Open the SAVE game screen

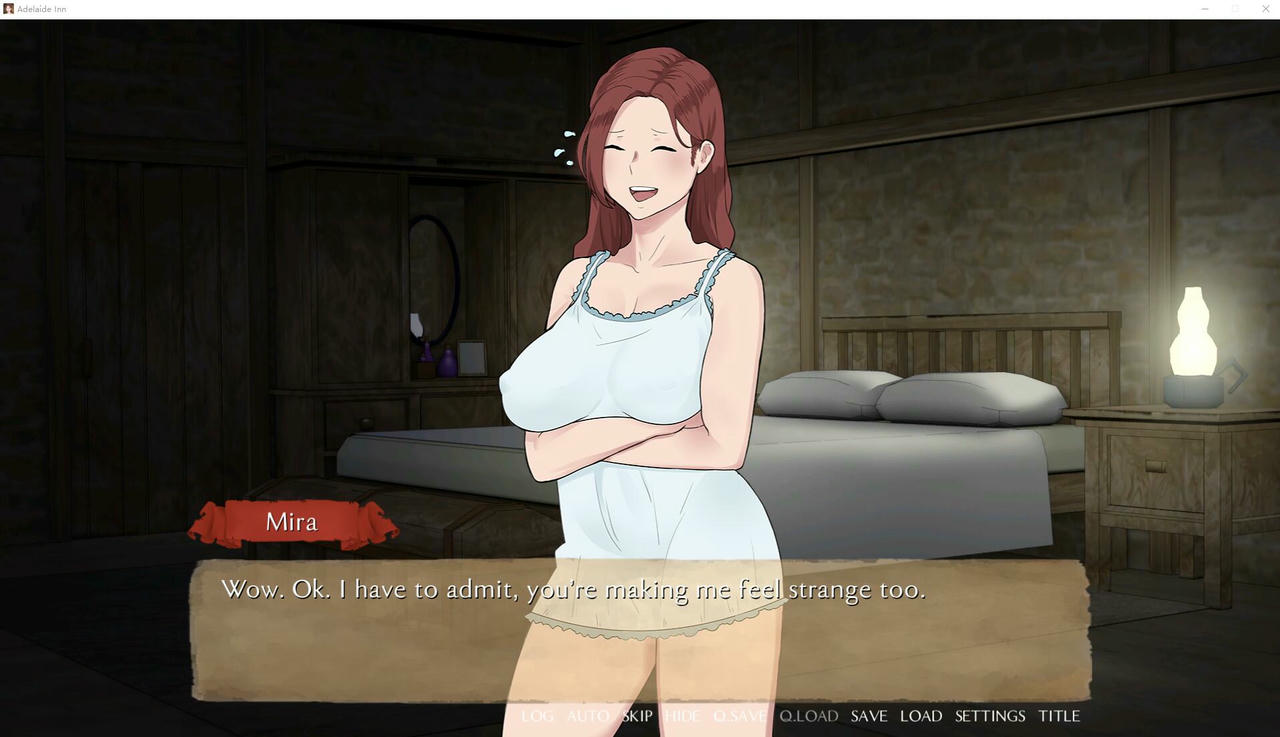point(869,716)
